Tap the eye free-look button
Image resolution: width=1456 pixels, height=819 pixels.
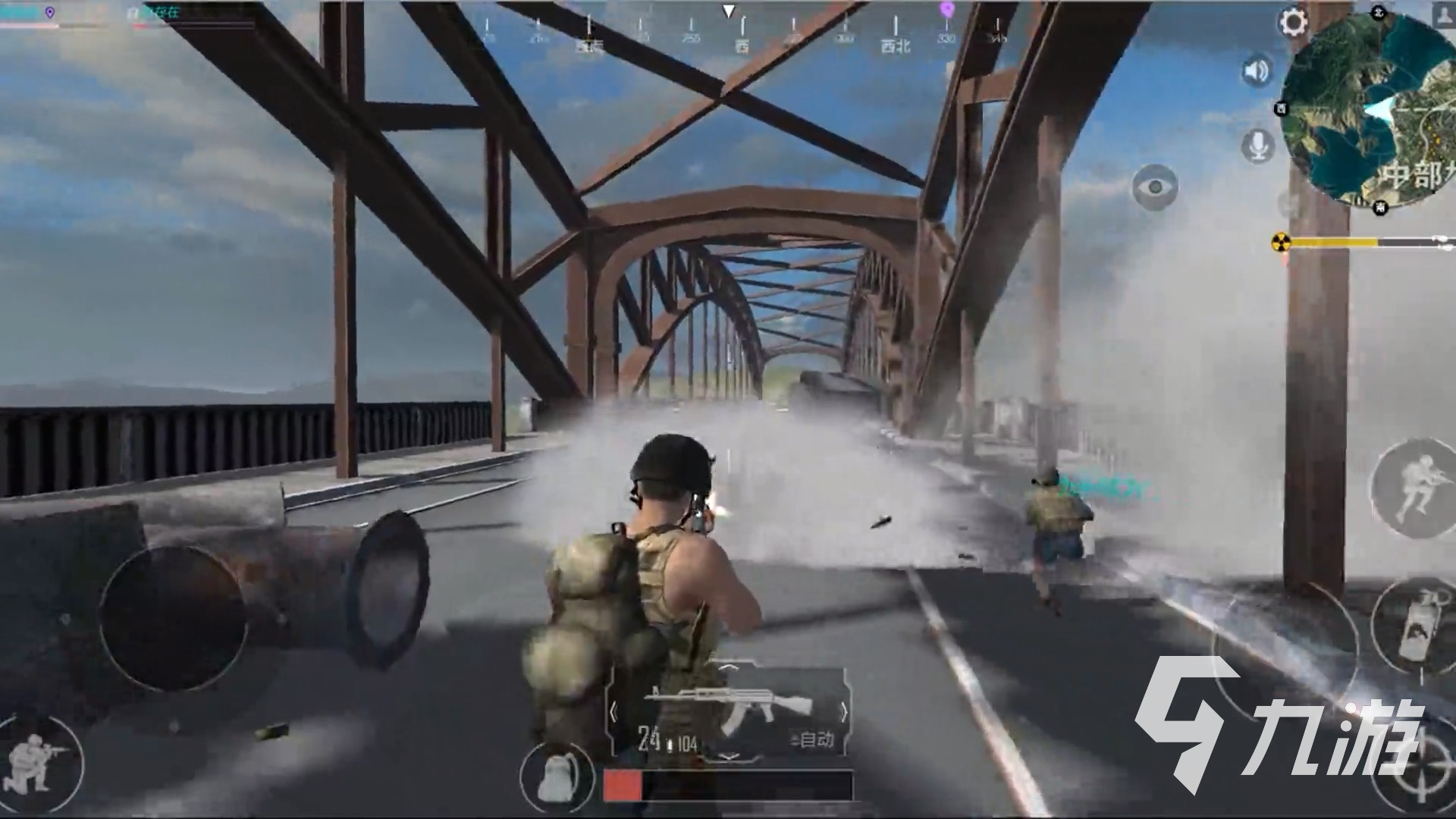[x=1155, y=187]
